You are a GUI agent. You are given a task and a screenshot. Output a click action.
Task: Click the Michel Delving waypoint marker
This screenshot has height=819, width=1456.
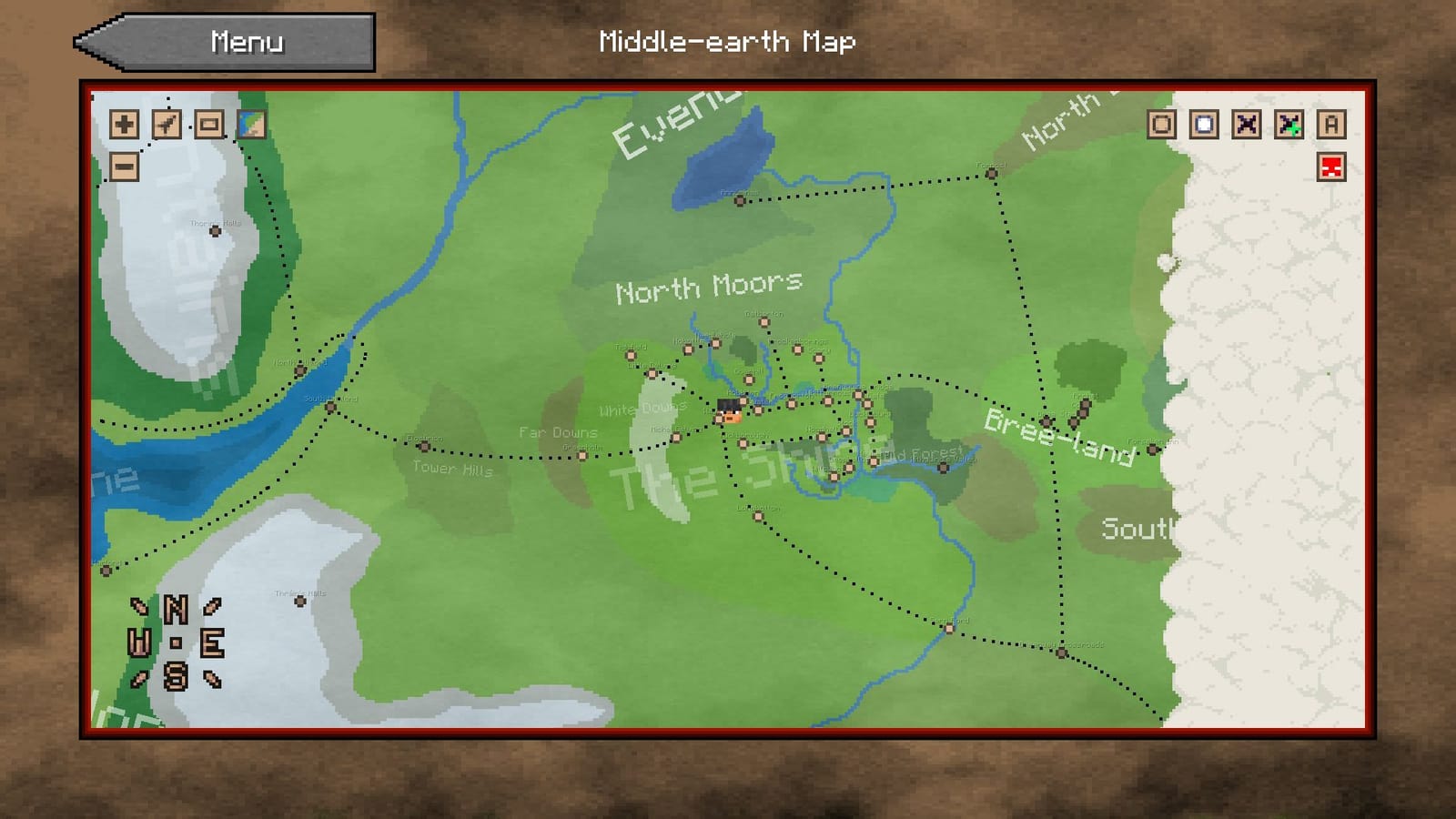675,437
